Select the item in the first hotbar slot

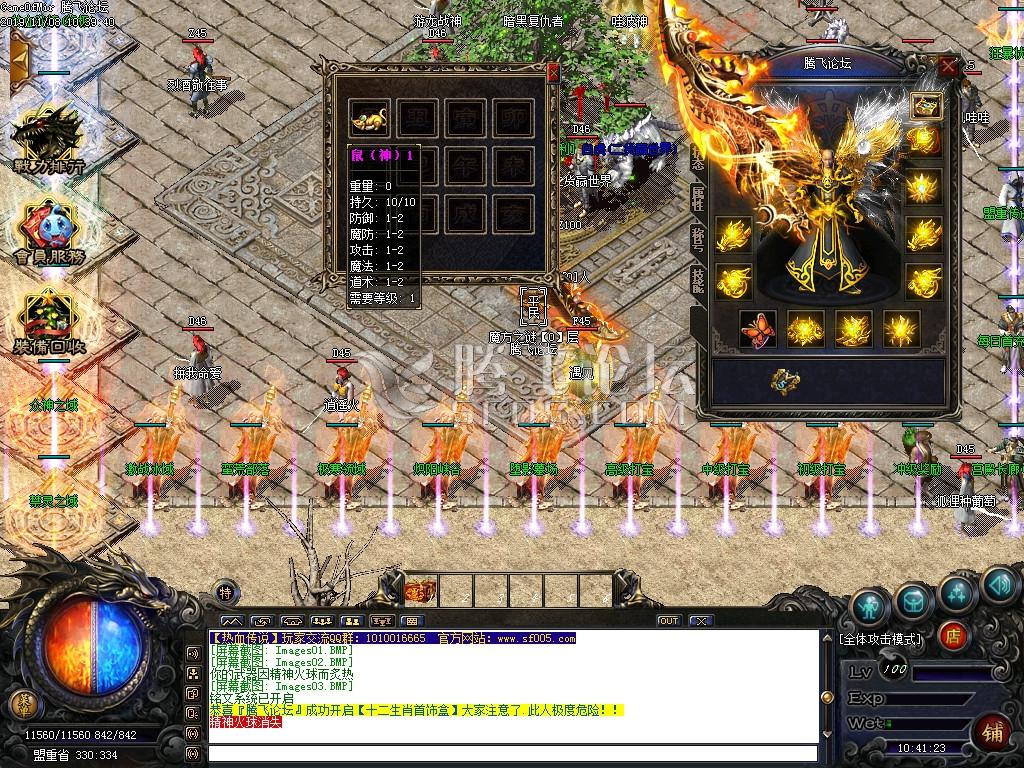click(x=420, y=589)
